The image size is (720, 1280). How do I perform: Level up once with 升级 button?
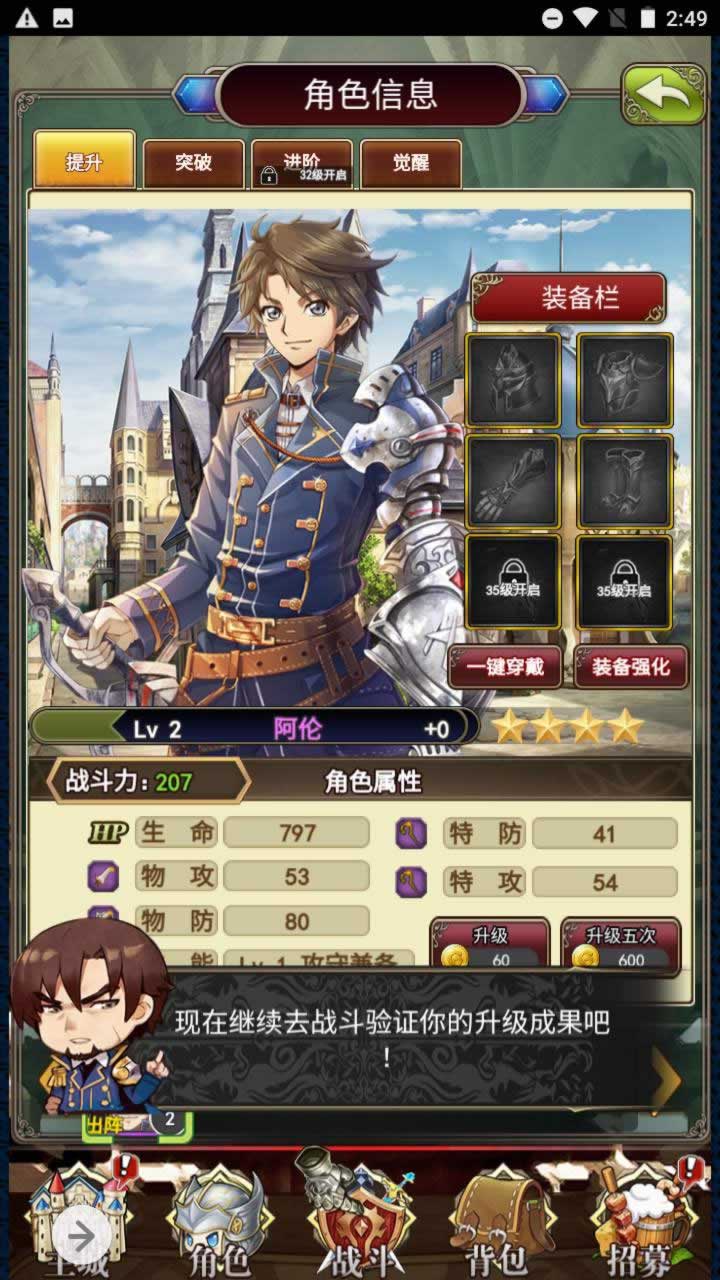click(490, 945)
